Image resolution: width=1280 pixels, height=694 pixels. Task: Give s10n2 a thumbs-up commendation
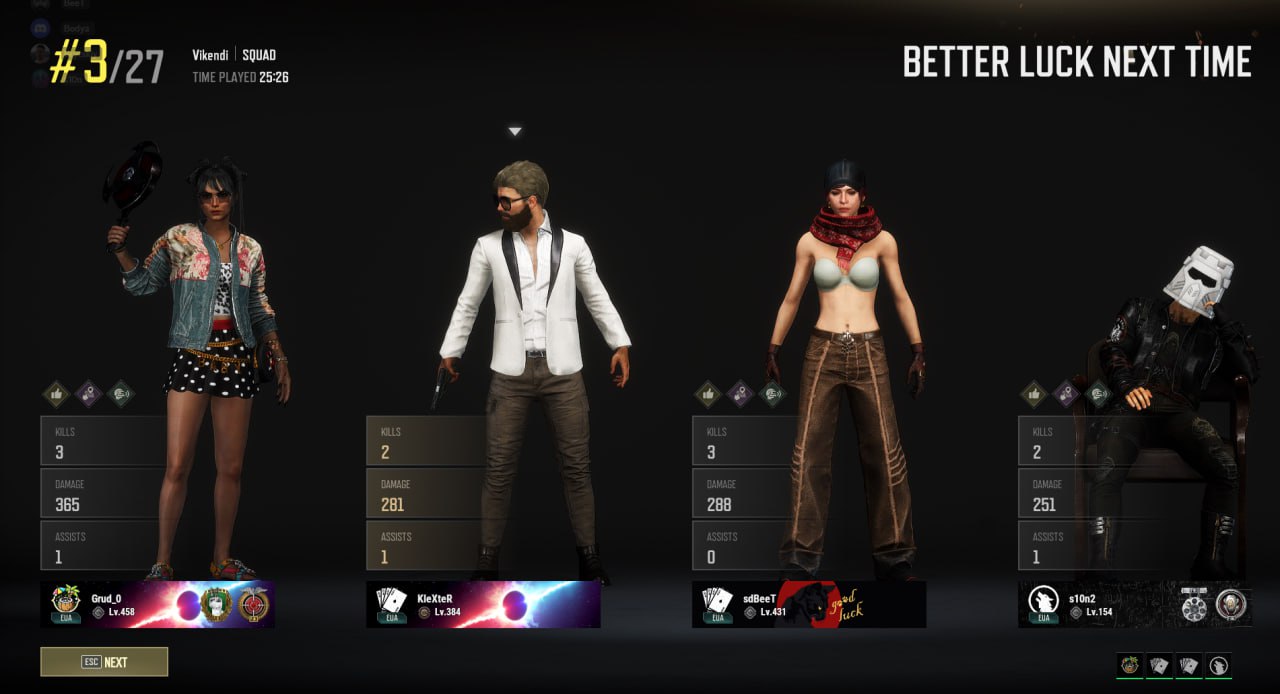pos(1033,394)
